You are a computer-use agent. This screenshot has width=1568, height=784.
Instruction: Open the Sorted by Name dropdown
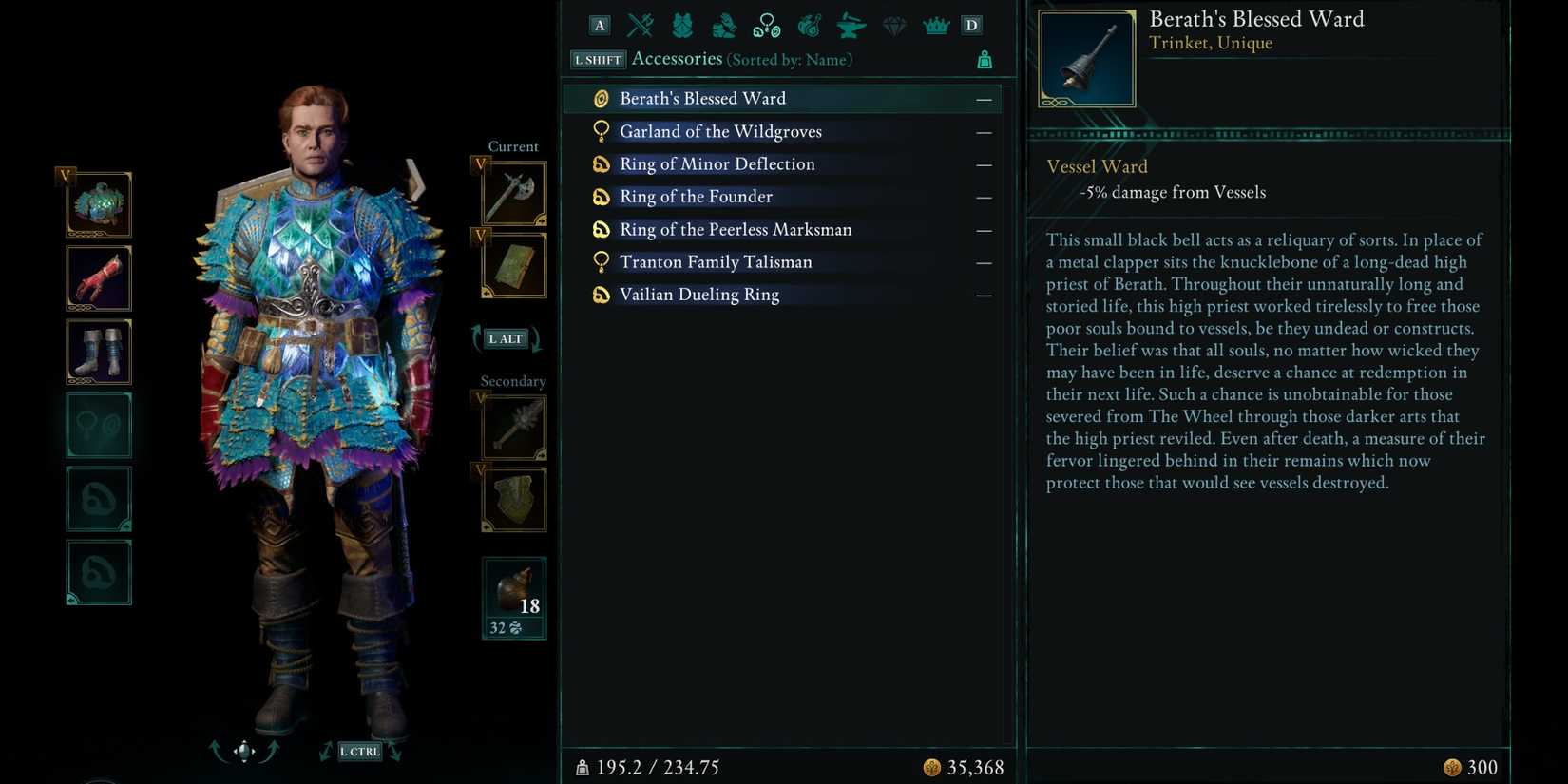[x=790, y=59]
